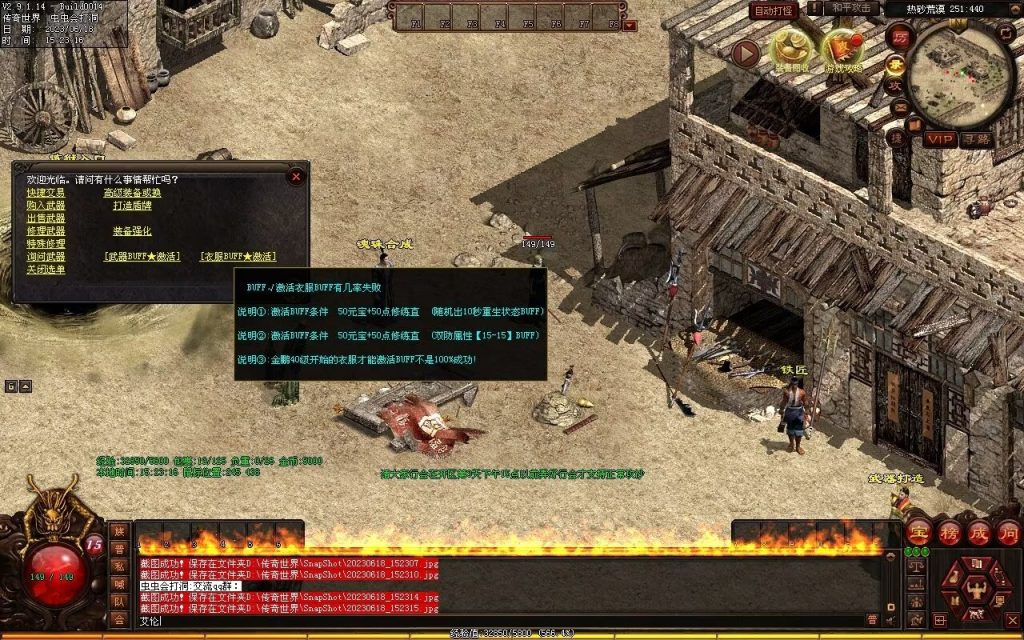This screenshot has width=1024, height=640.
Task: Open the 高级装备成熟 option
Action: tap(132, 193)
